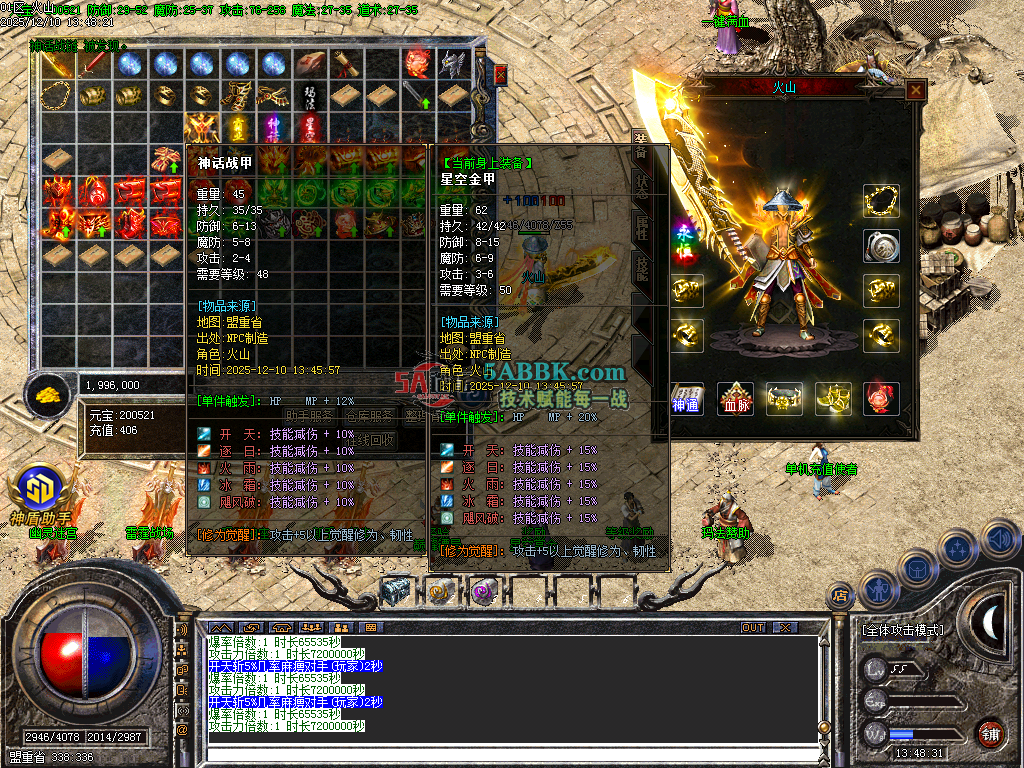Screen dimensions: 1024x768
Task: Select the equipped red gem charm slot
Action: 881,399
